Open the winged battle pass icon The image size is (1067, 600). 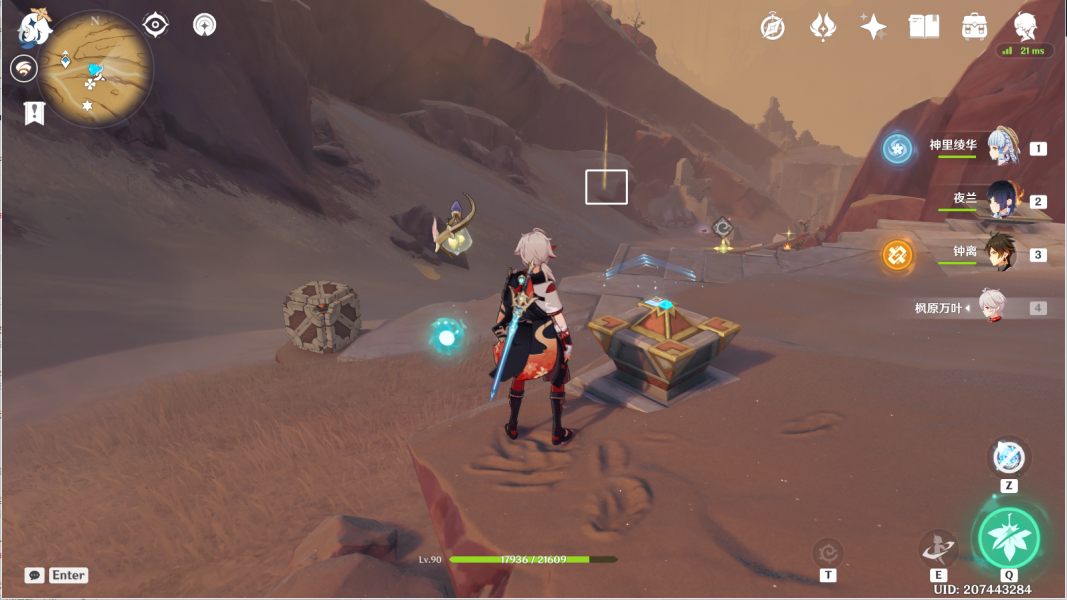822,27
